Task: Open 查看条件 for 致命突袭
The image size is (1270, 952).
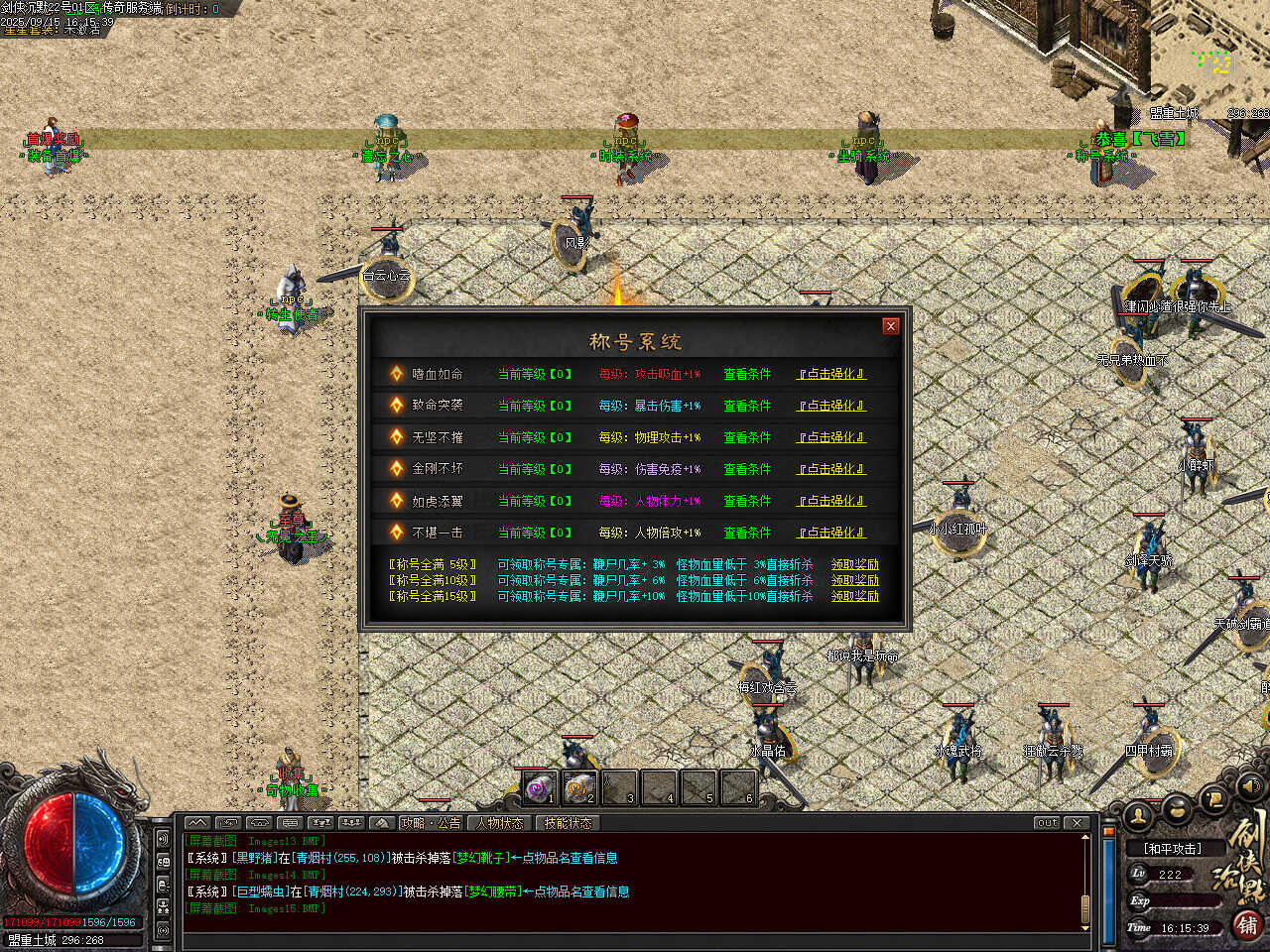Action: [x=746, y=406]
